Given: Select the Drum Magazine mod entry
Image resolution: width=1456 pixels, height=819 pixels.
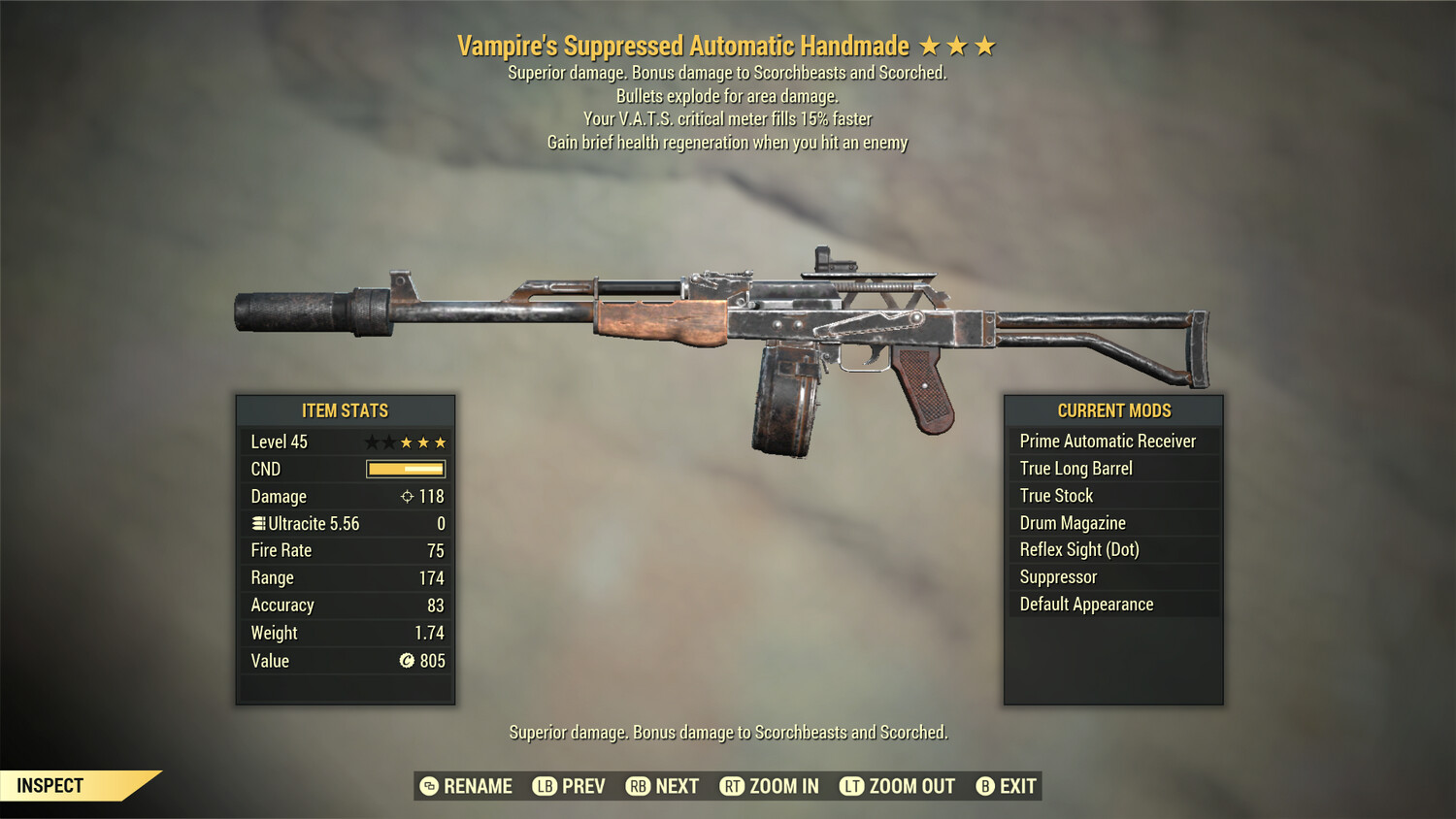Looking at the screenshot, I should coord(1072,522).
